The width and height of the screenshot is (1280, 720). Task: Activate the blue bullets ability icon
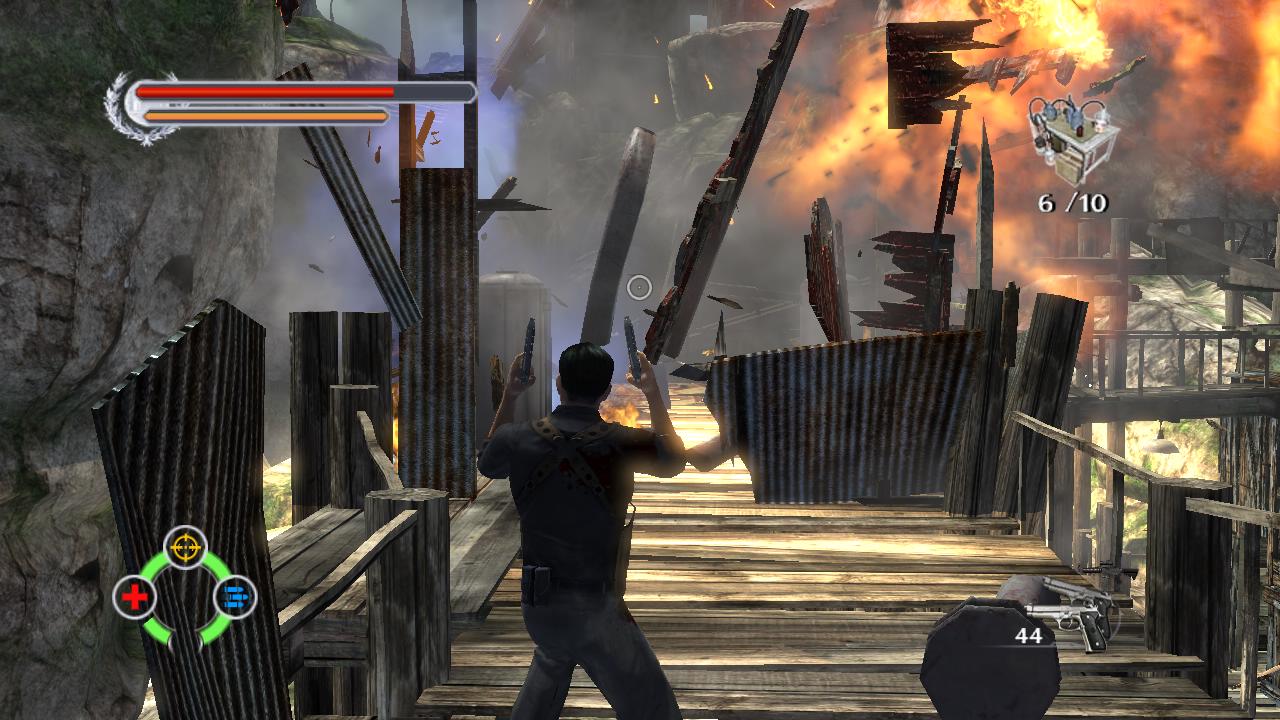(x=236, y=597)
